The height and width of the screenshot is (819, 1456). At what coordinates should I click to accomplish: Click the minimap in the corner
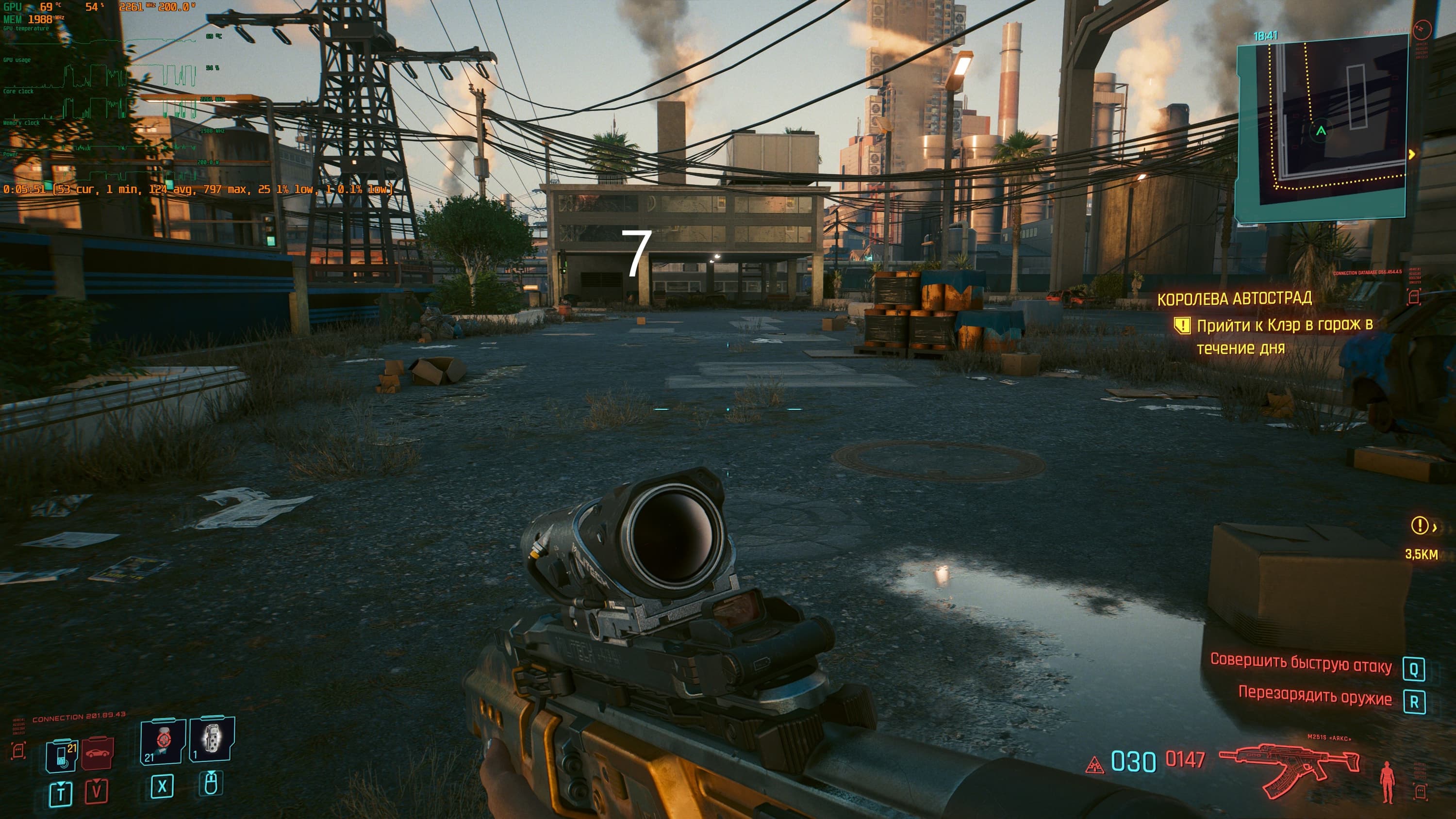pyautogui.click(x=1322, y=127)
